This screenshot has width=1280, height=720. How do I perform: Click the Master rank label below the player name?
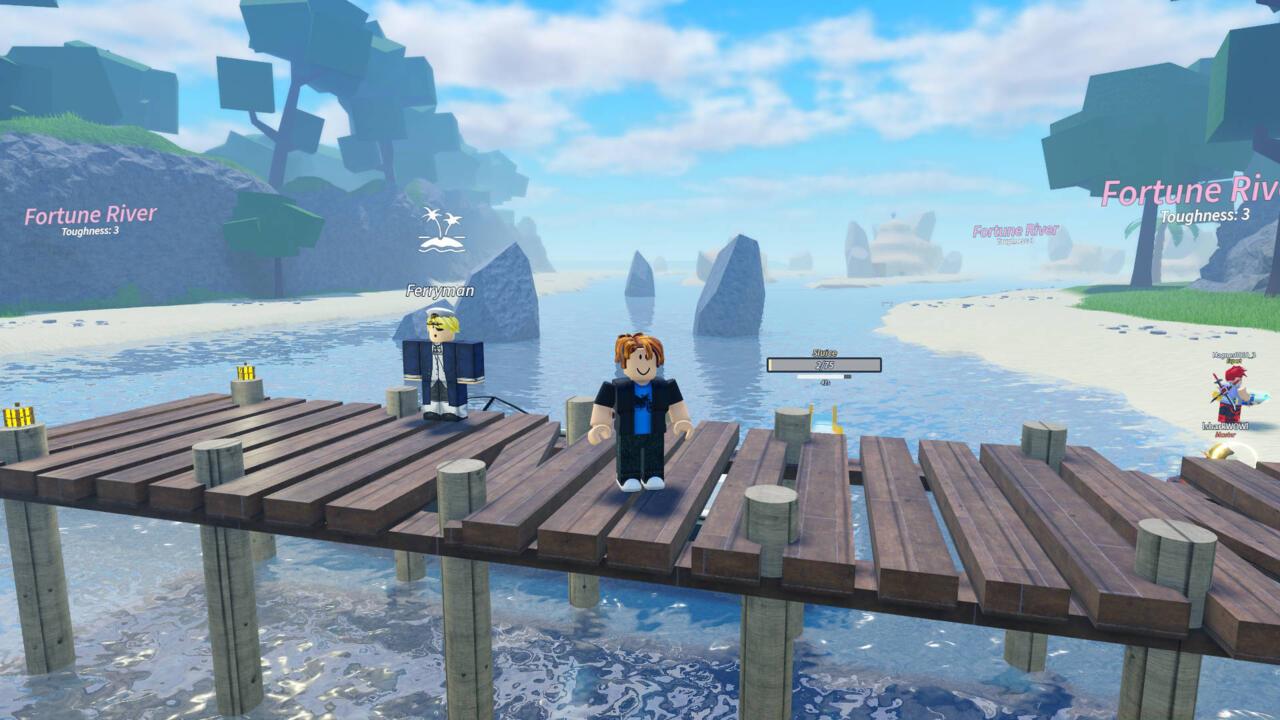tap(1225, 436)
